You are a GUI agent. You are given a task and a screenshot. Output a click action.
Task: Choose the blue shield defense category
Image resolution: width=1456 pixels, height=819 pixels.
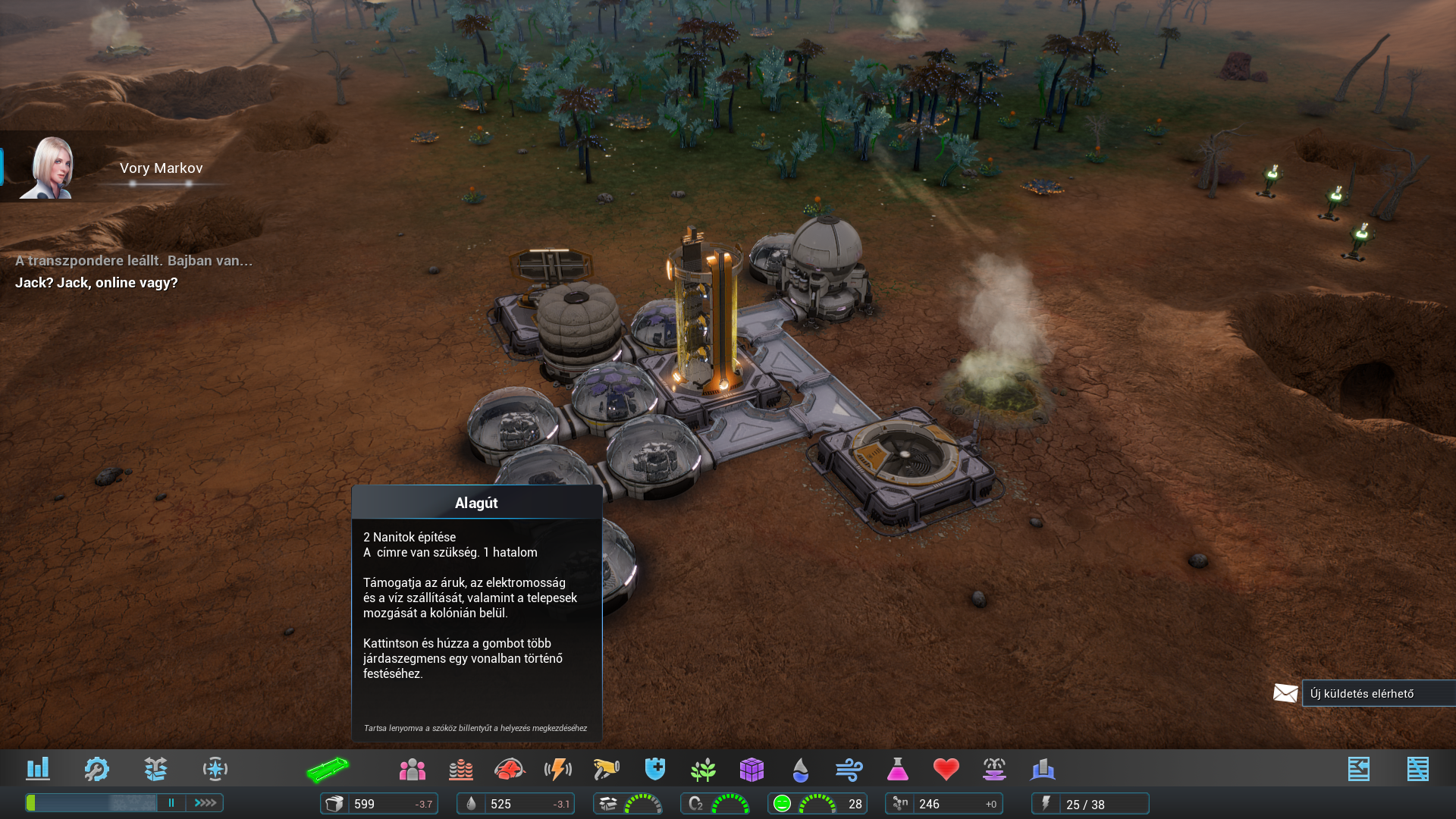pyautogui.click(x=655, y=769)
